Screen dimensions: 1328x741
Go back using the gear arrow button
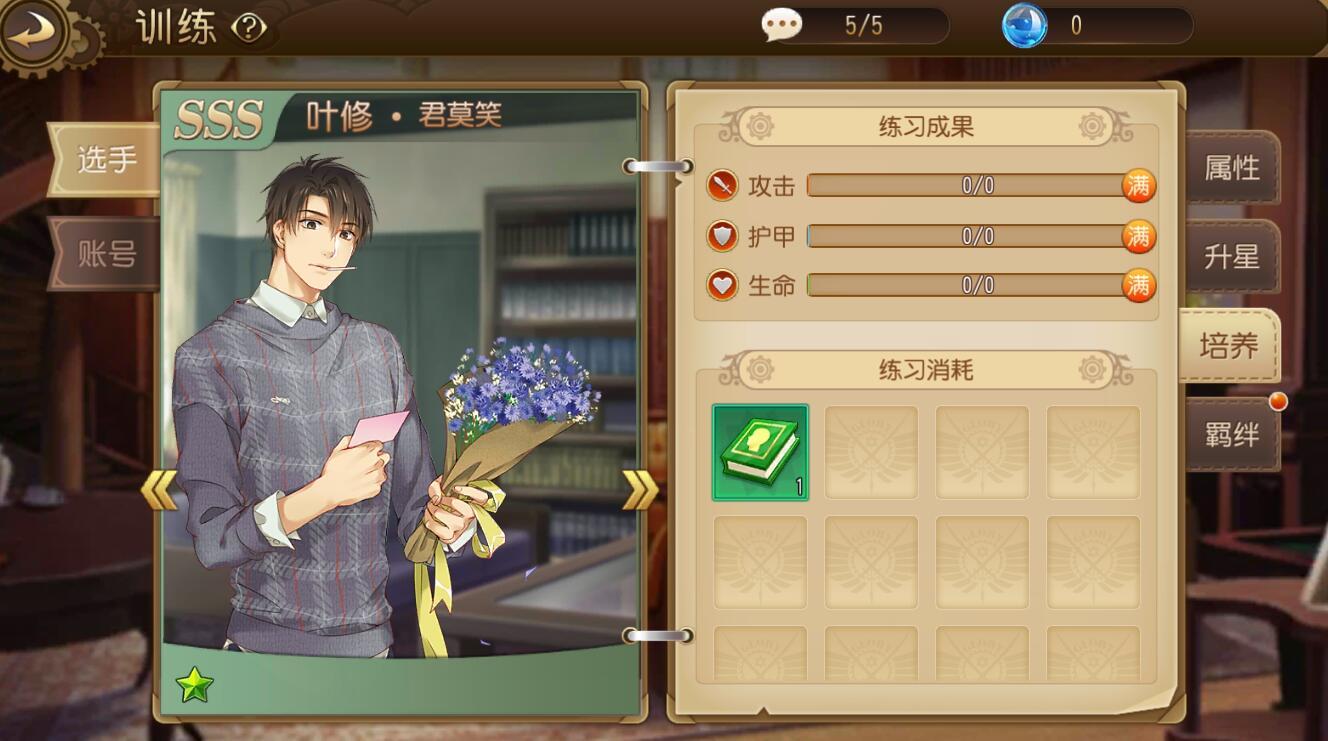(33, 32)
